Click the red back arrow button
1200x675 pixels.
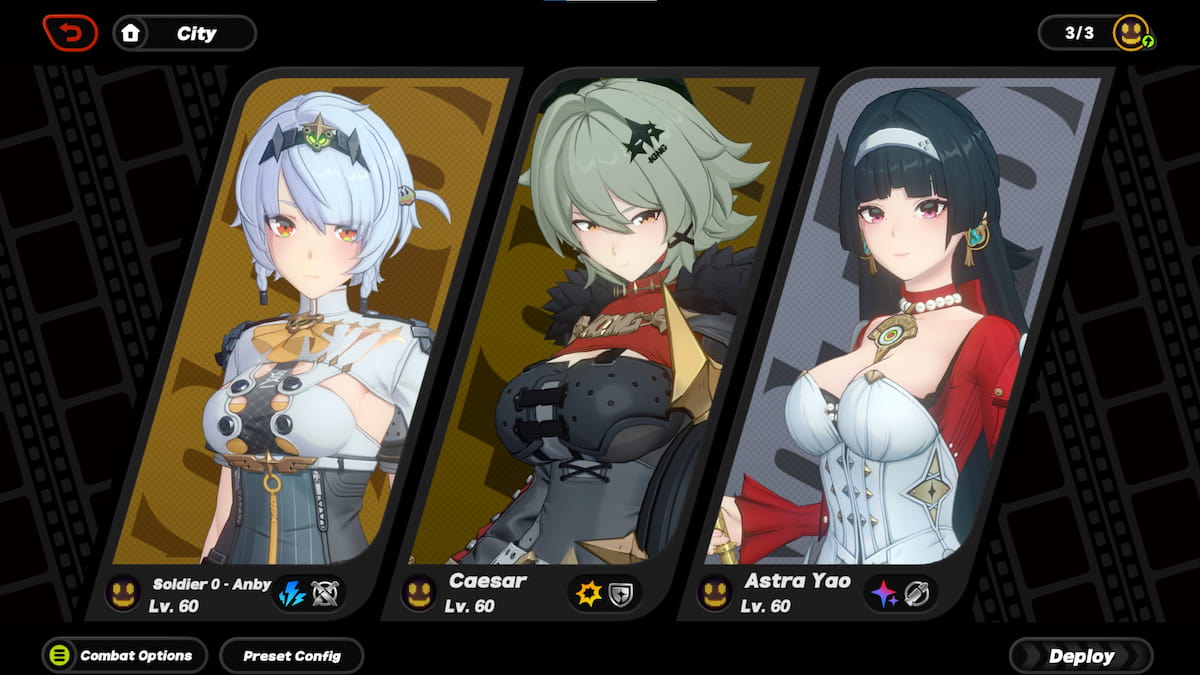pos(70,33)
